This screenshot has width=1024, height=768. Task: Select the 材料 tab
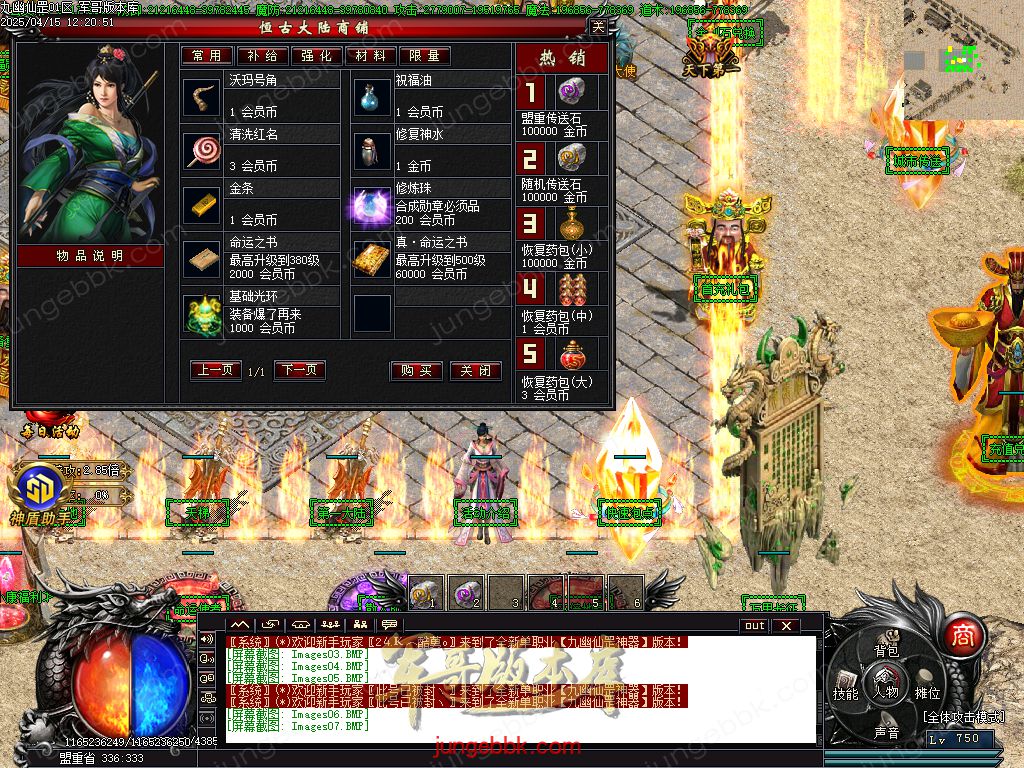click(x=370, y=56)
